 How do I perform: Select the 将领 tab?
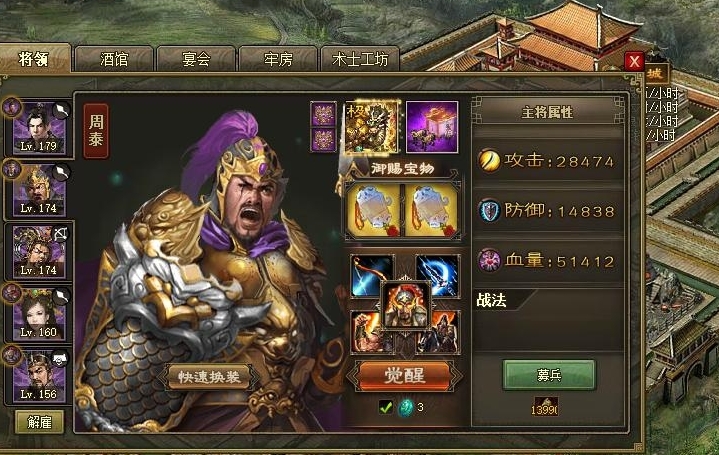coord(35,58)
